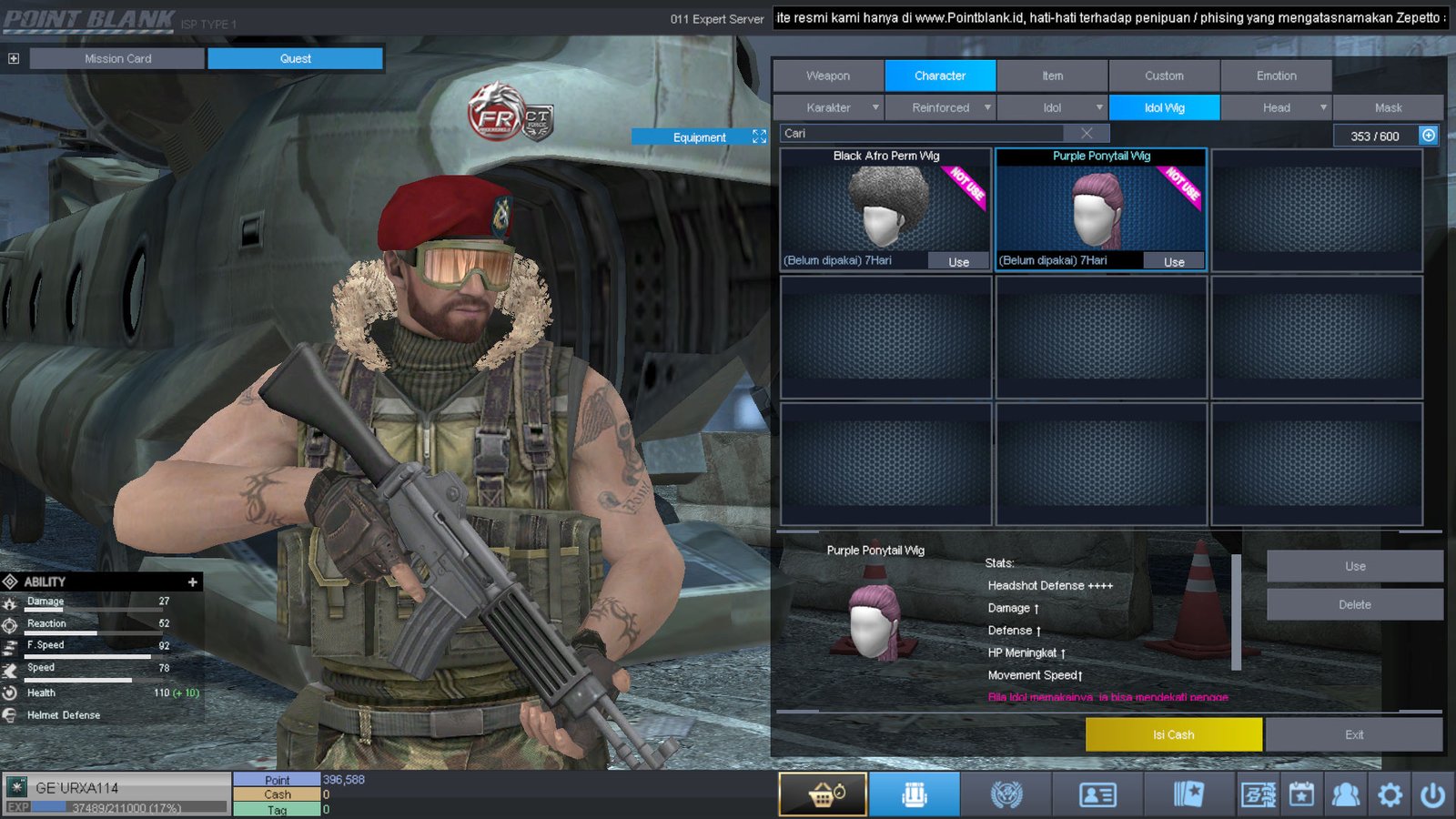1456x819 pixels.
Task: Exit the inventory screen
Action: click(1354, 734)
